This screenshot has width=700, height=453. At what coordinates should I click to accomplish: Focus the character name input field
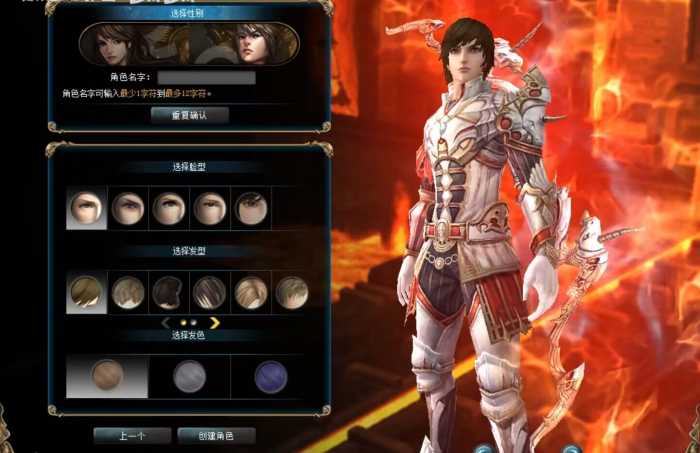(206, 77)
